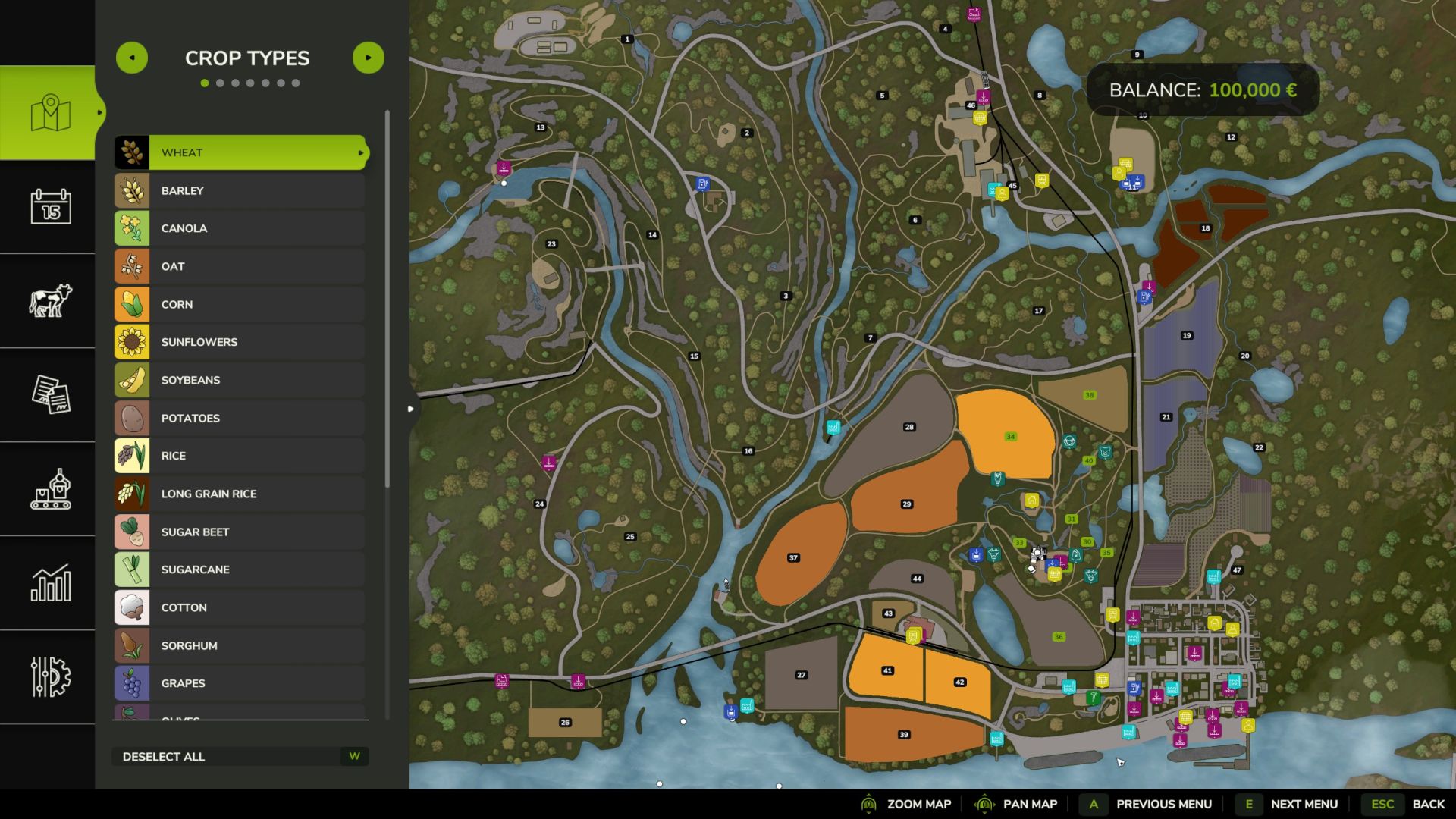Open the production chains factory tab
1456x819 pixels.
tap(50, 488)
